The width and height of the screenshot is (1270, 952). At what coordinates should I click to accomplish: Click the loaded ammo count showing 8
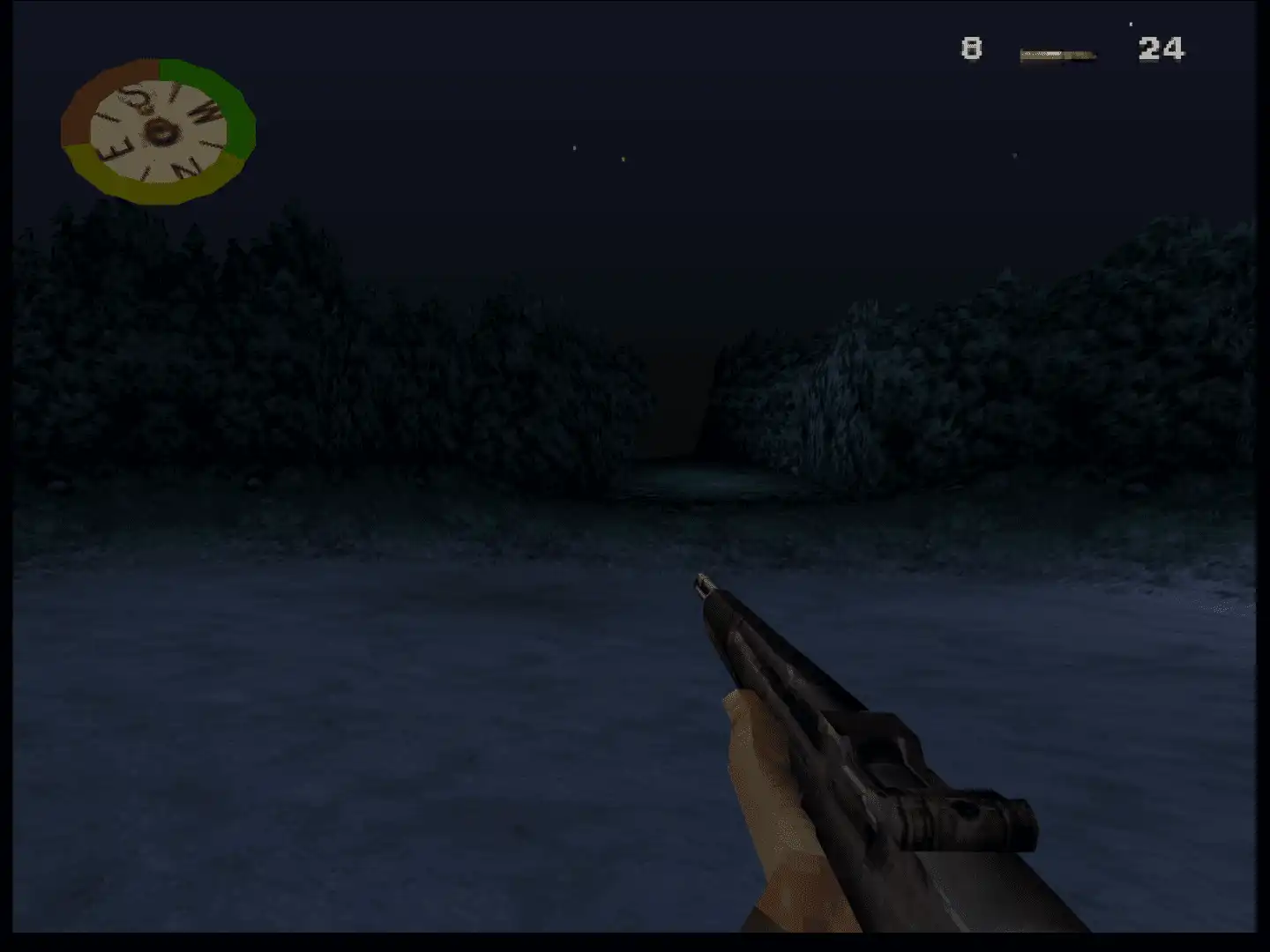[x=970, y=48]
